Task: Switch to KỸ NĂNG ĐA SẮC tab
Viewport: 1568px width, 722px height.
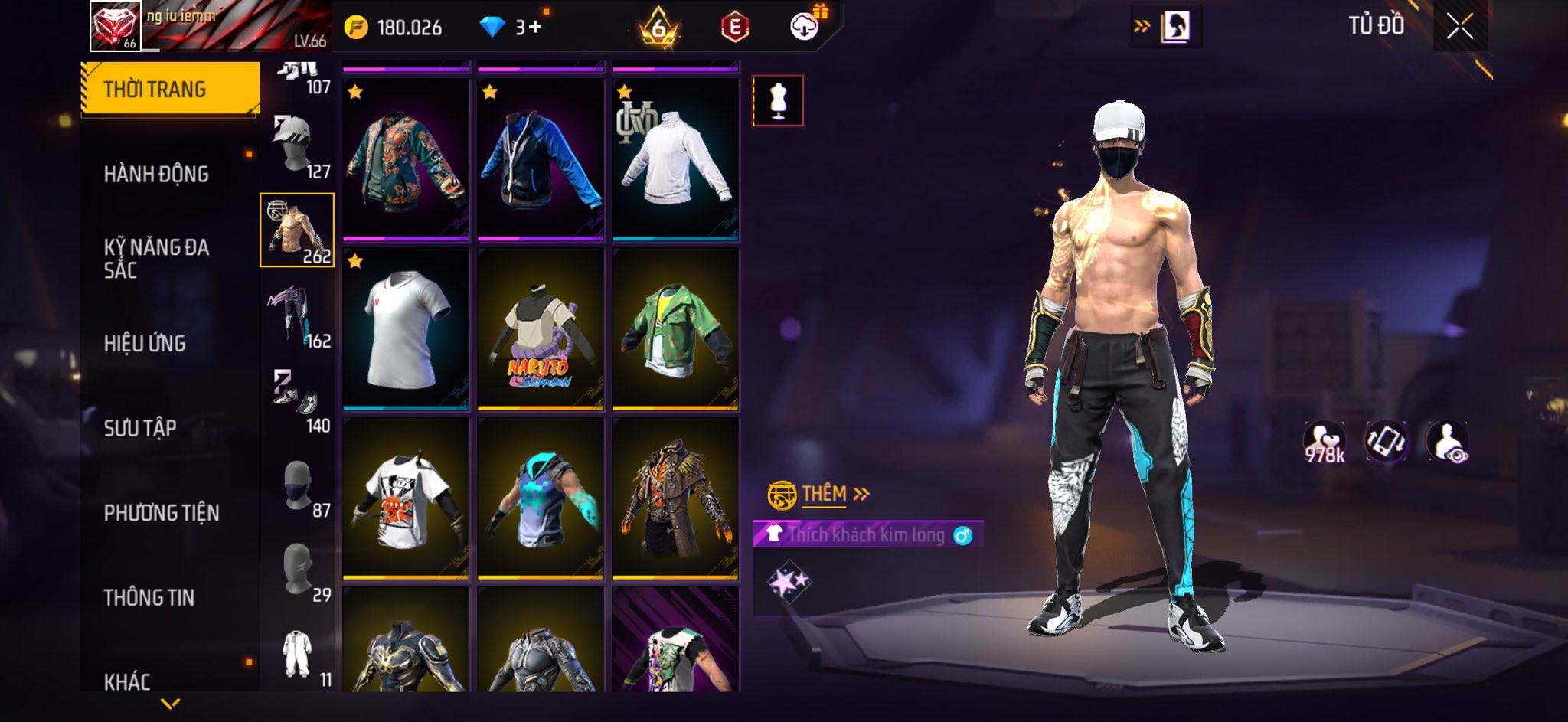Action: click(156, 258)
